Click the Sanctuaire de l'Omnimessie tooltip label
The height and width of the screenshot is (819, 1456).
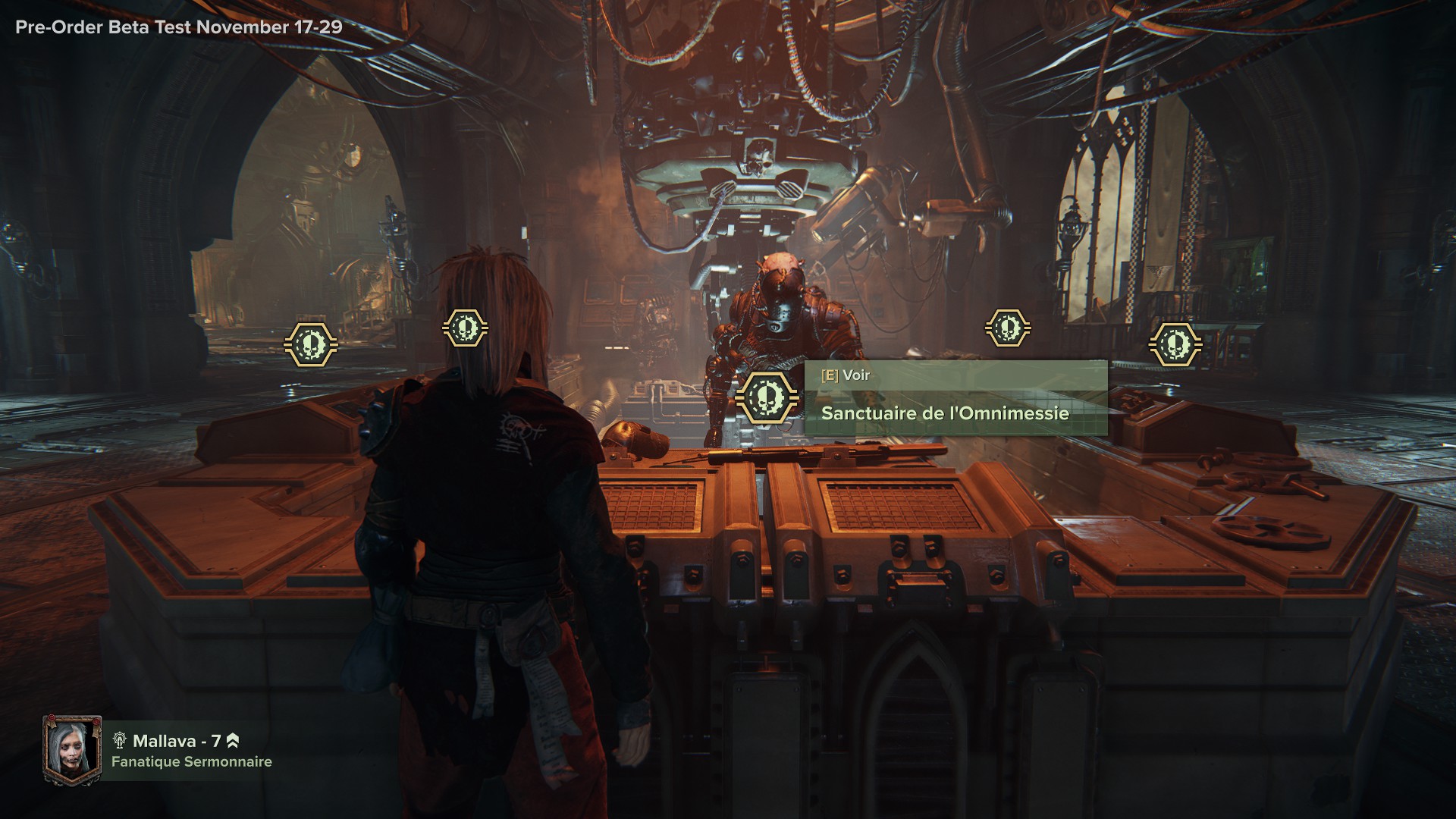point(945,413)
